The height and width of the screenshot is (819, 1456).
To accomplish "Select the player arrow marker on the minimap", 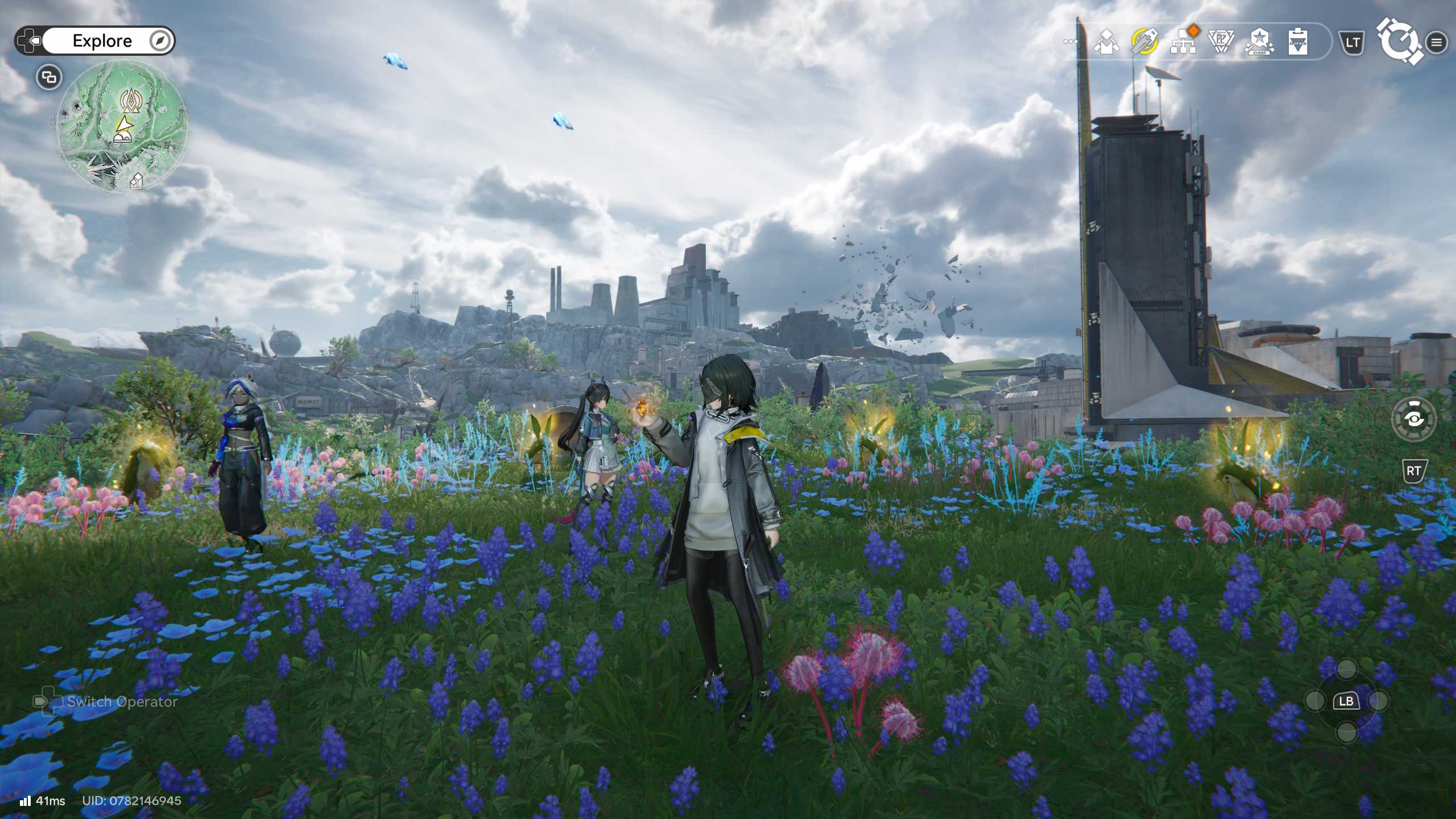I will pos(126,124).
